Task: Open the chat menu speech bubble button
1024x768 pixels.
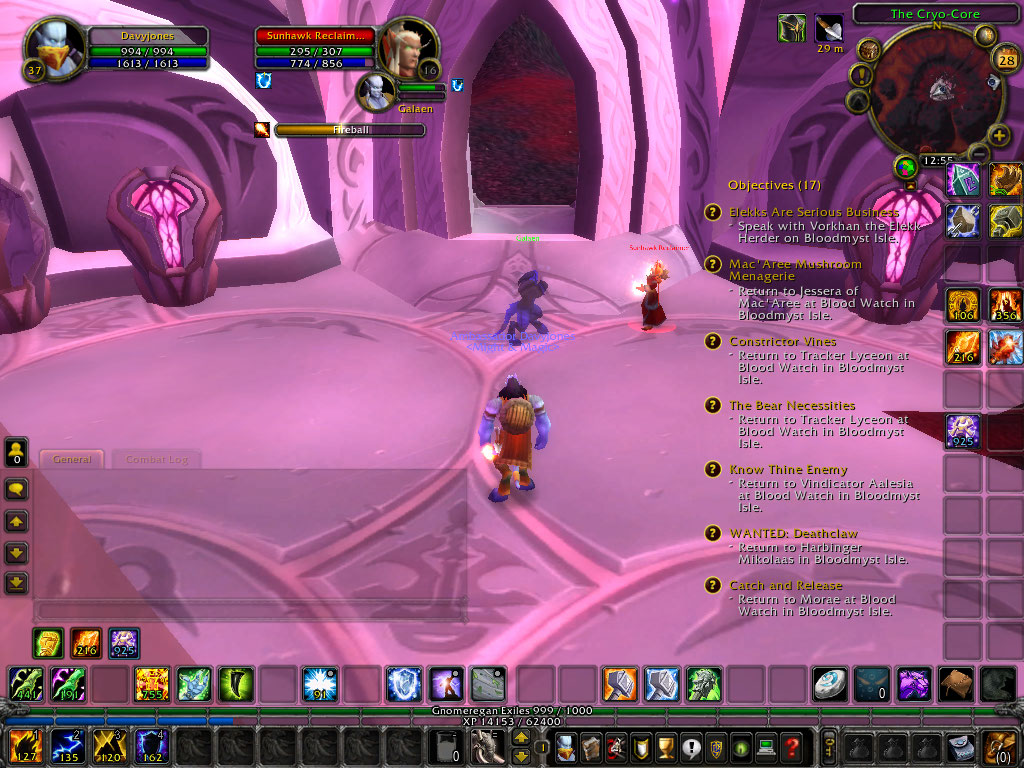Action: 17,489
